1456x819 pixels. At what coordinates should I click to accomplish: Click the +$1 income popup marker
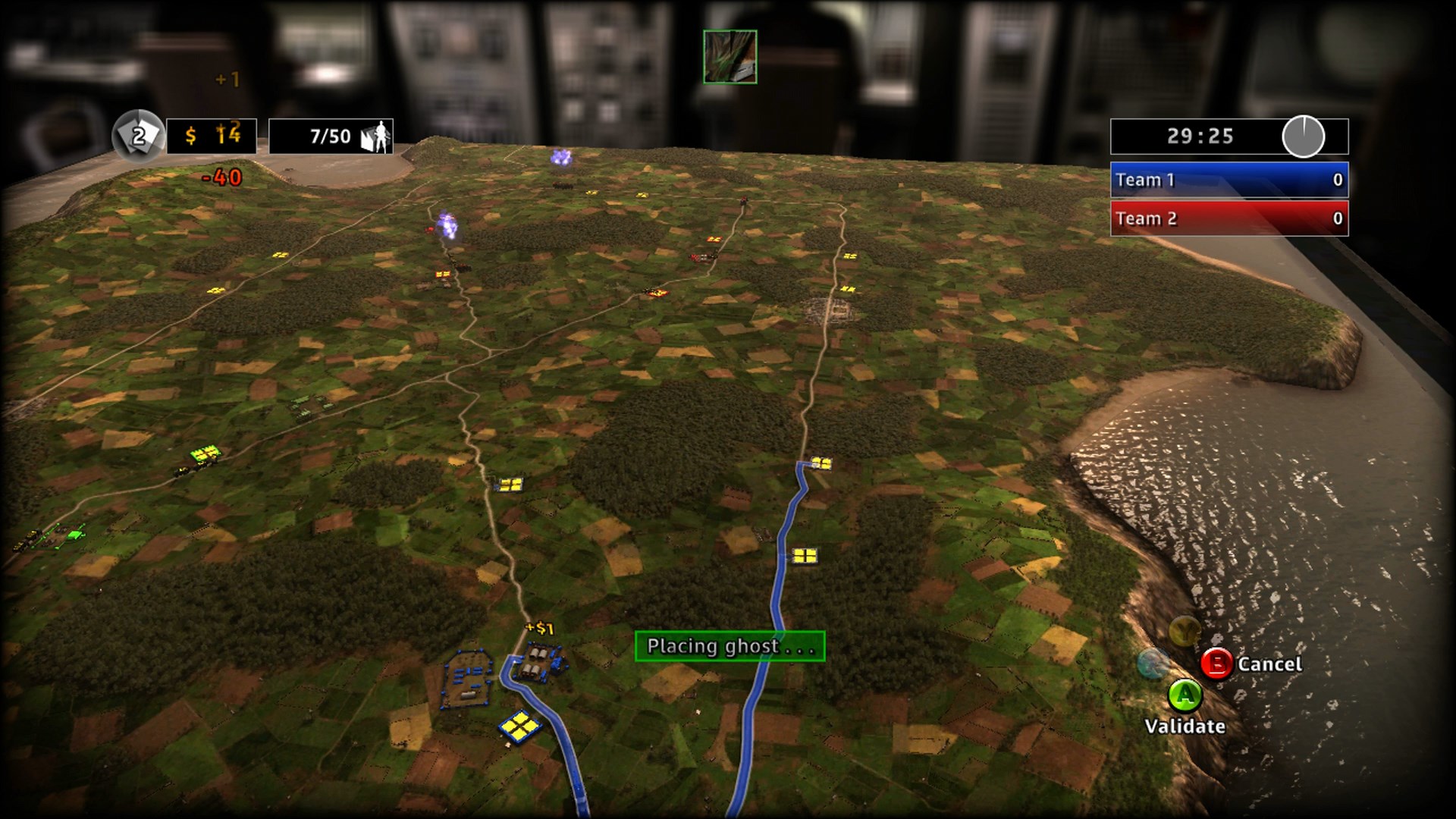[538, 626]
